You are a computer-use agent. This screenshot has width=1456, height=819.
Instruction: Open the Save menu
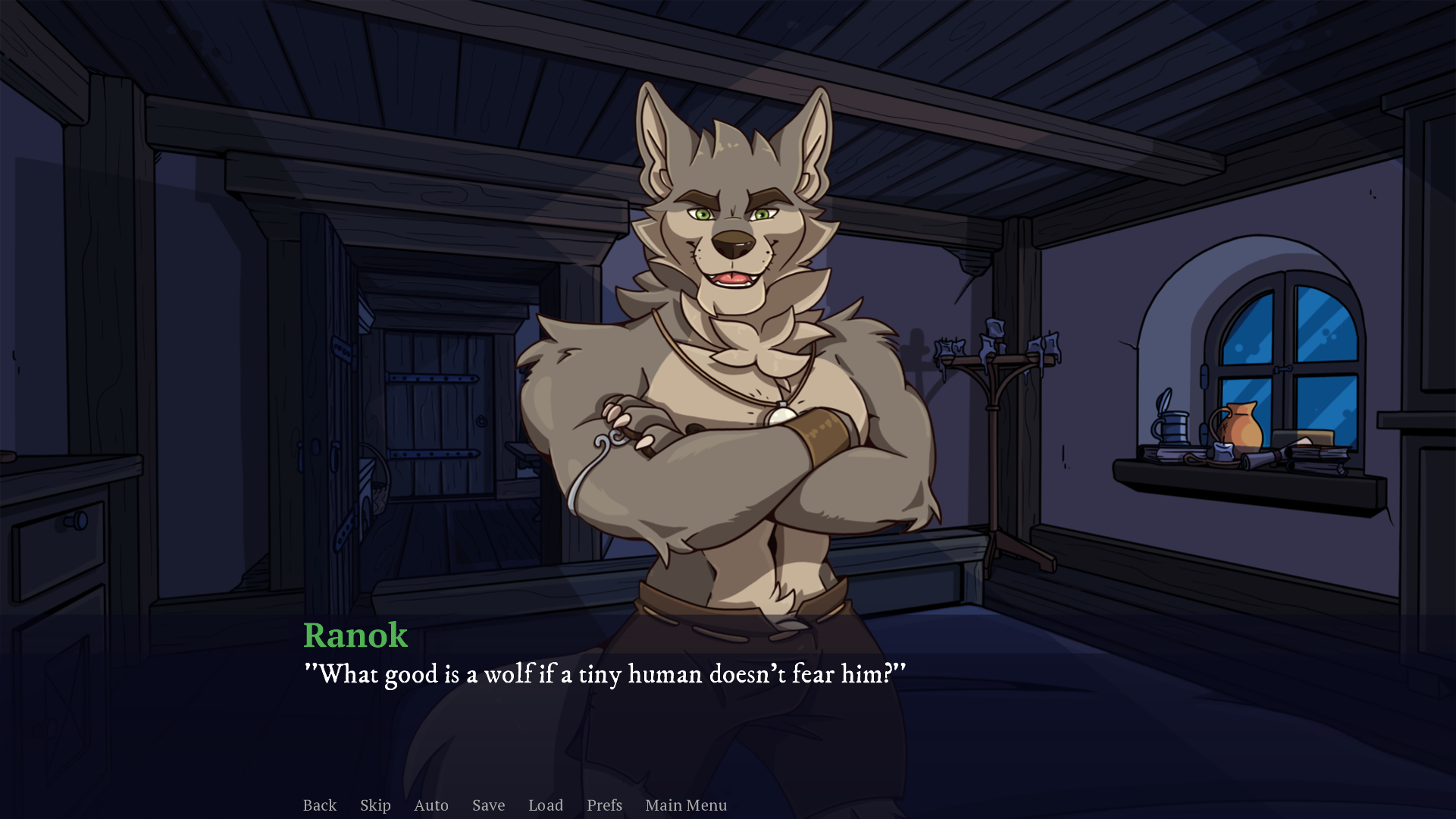click(x=488, y=805)
